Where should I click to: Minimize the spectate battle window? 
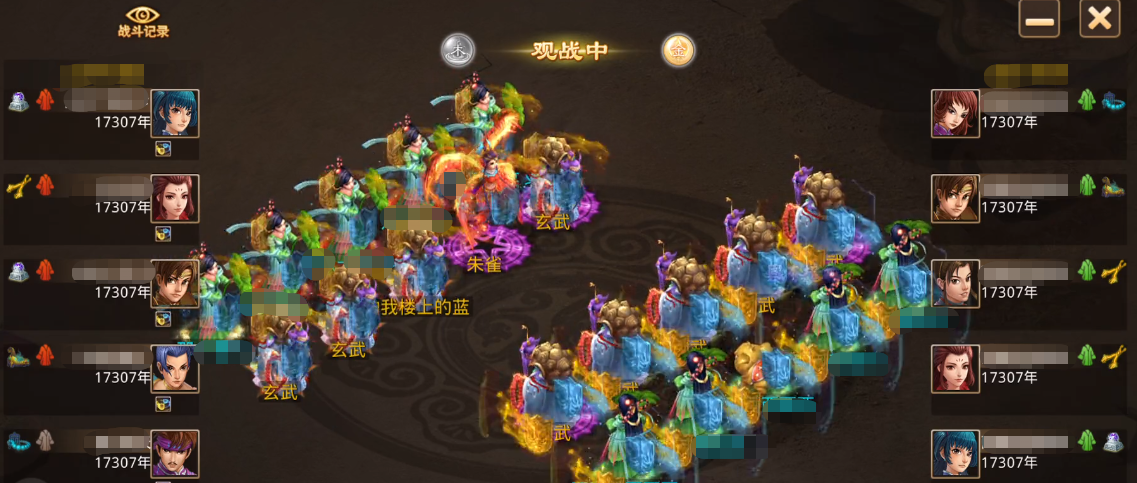pos(1039,19)
